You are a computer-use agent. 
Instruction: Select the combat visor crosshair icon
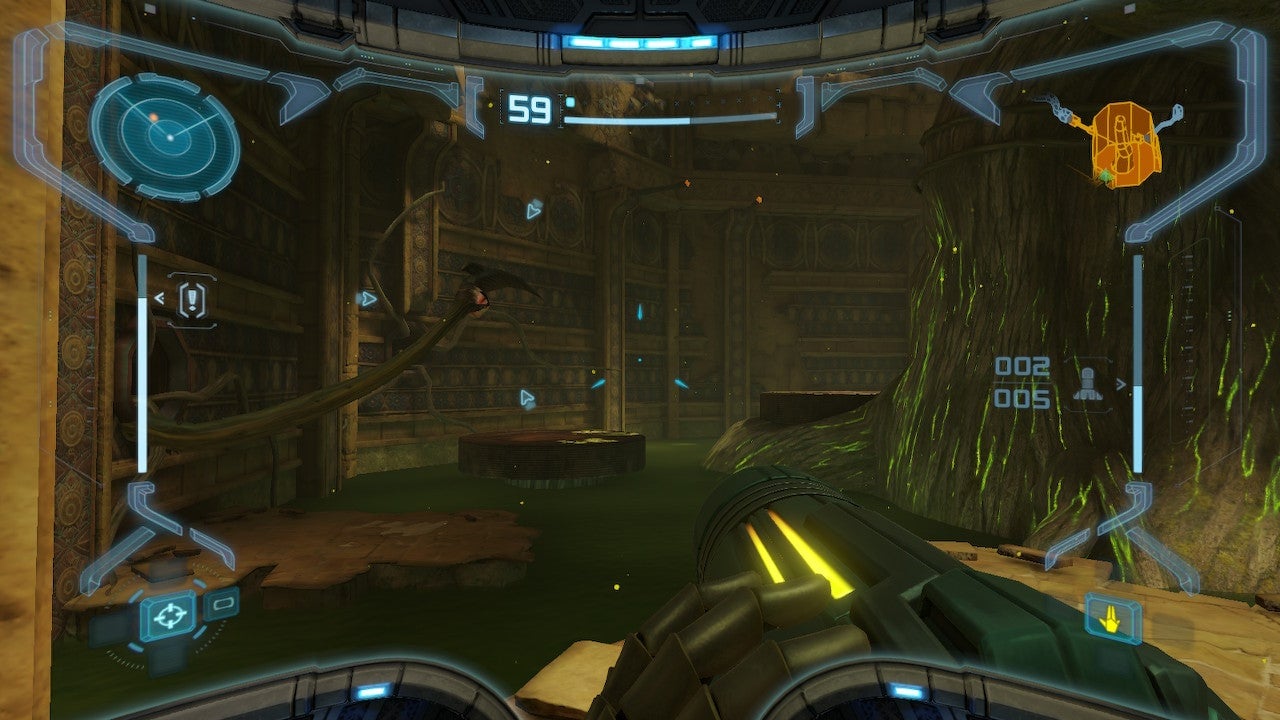coord(168,614)
